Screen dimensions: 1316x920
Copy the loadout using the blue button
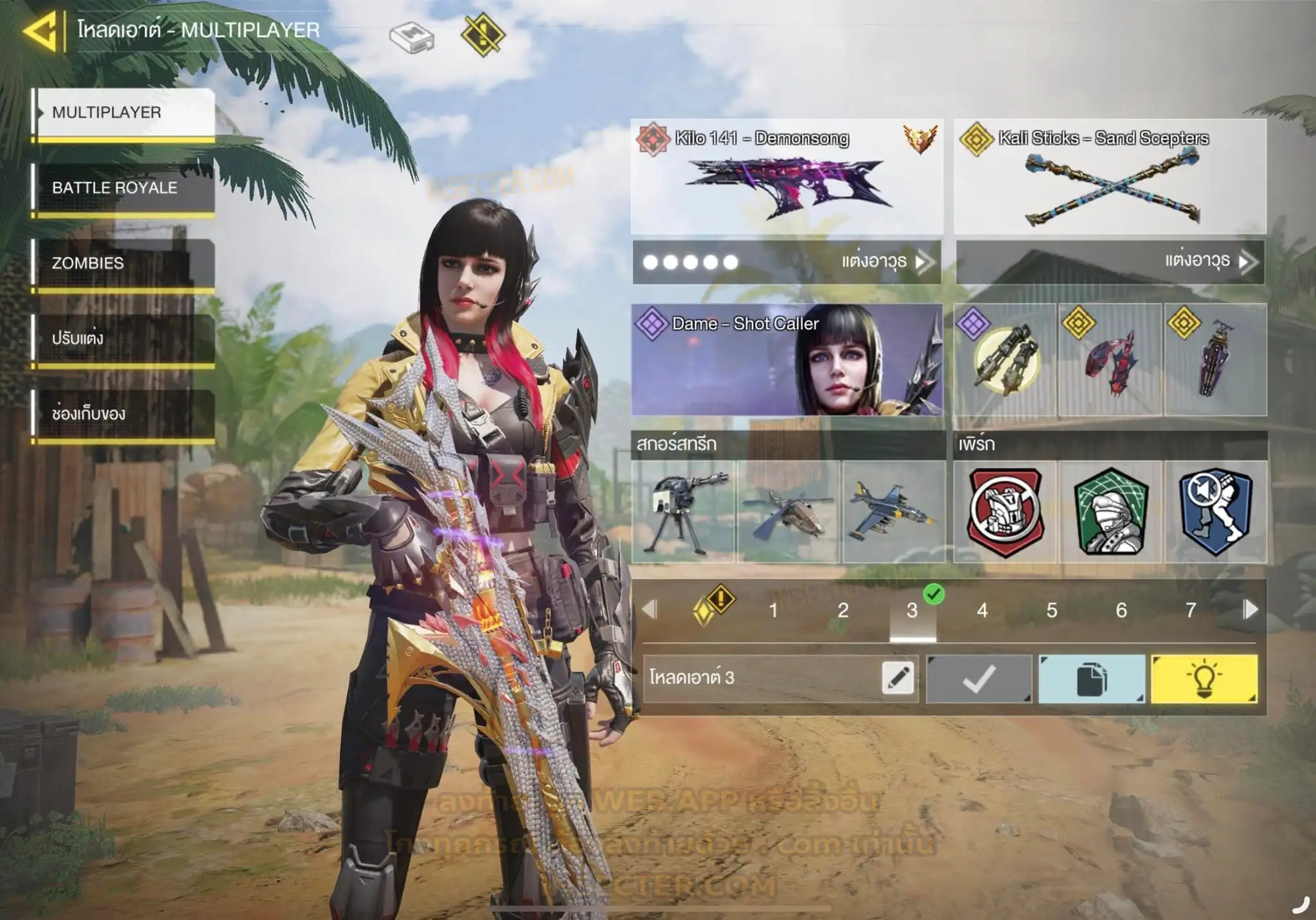[x=1092, y=678]
